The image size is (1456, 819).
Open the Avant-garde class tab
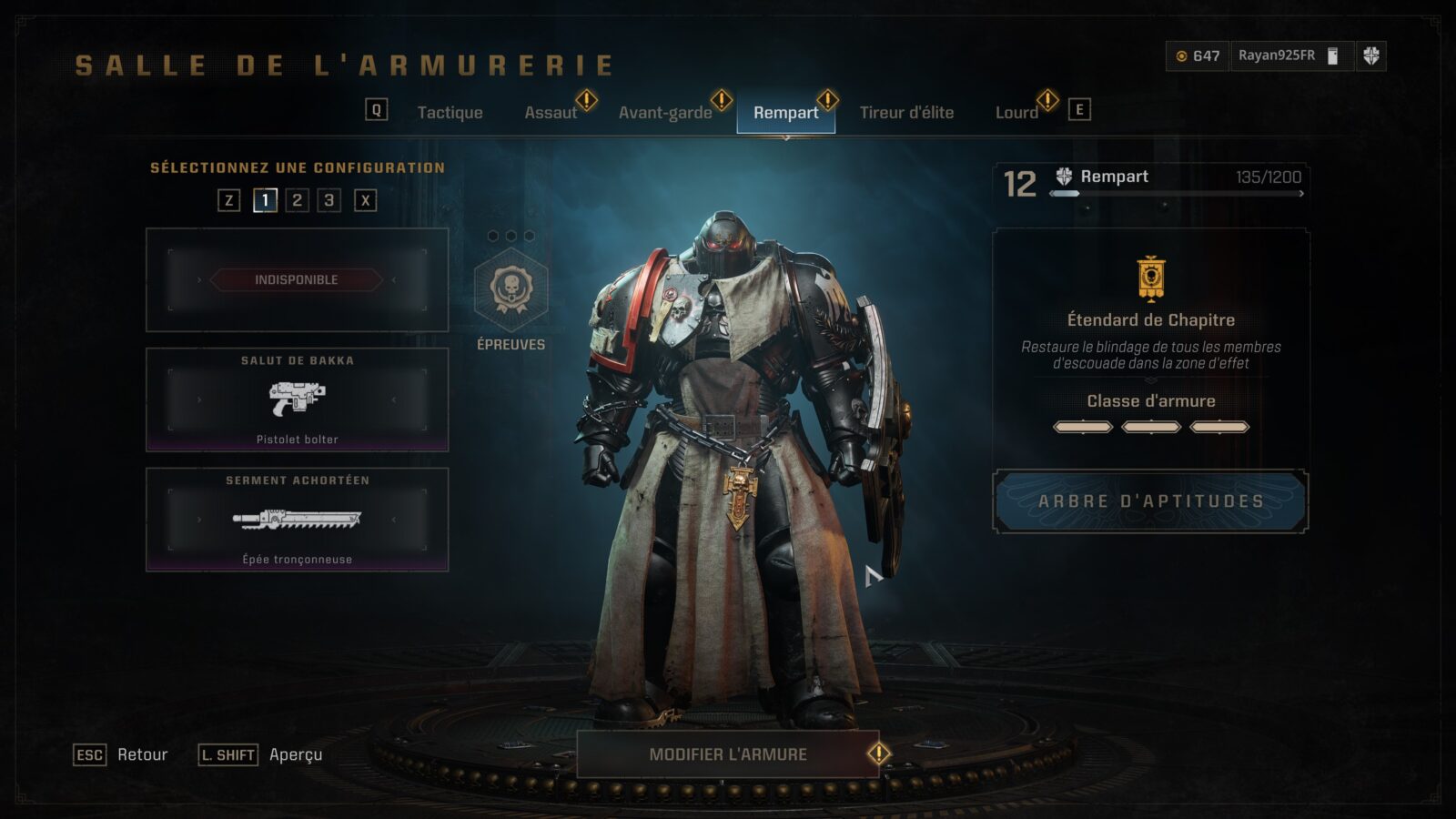pyautogui.click(x=665, y=113)
